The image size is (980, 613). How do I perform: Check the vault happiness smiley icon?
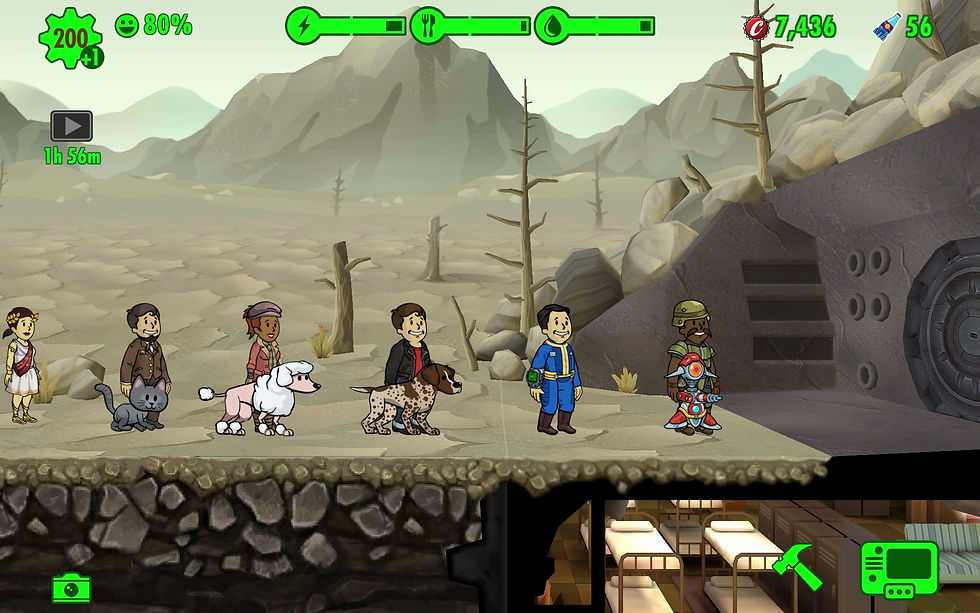[127, 25]
